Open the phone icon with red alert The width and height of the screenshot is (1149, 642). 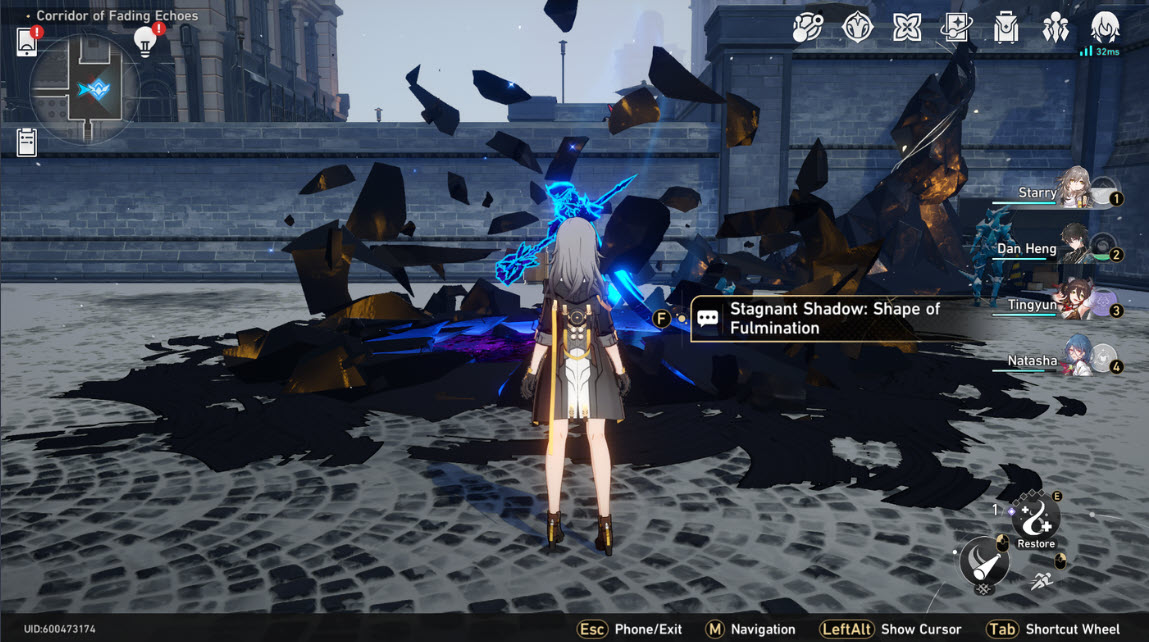pyautogui.click(x=27, y=42)
